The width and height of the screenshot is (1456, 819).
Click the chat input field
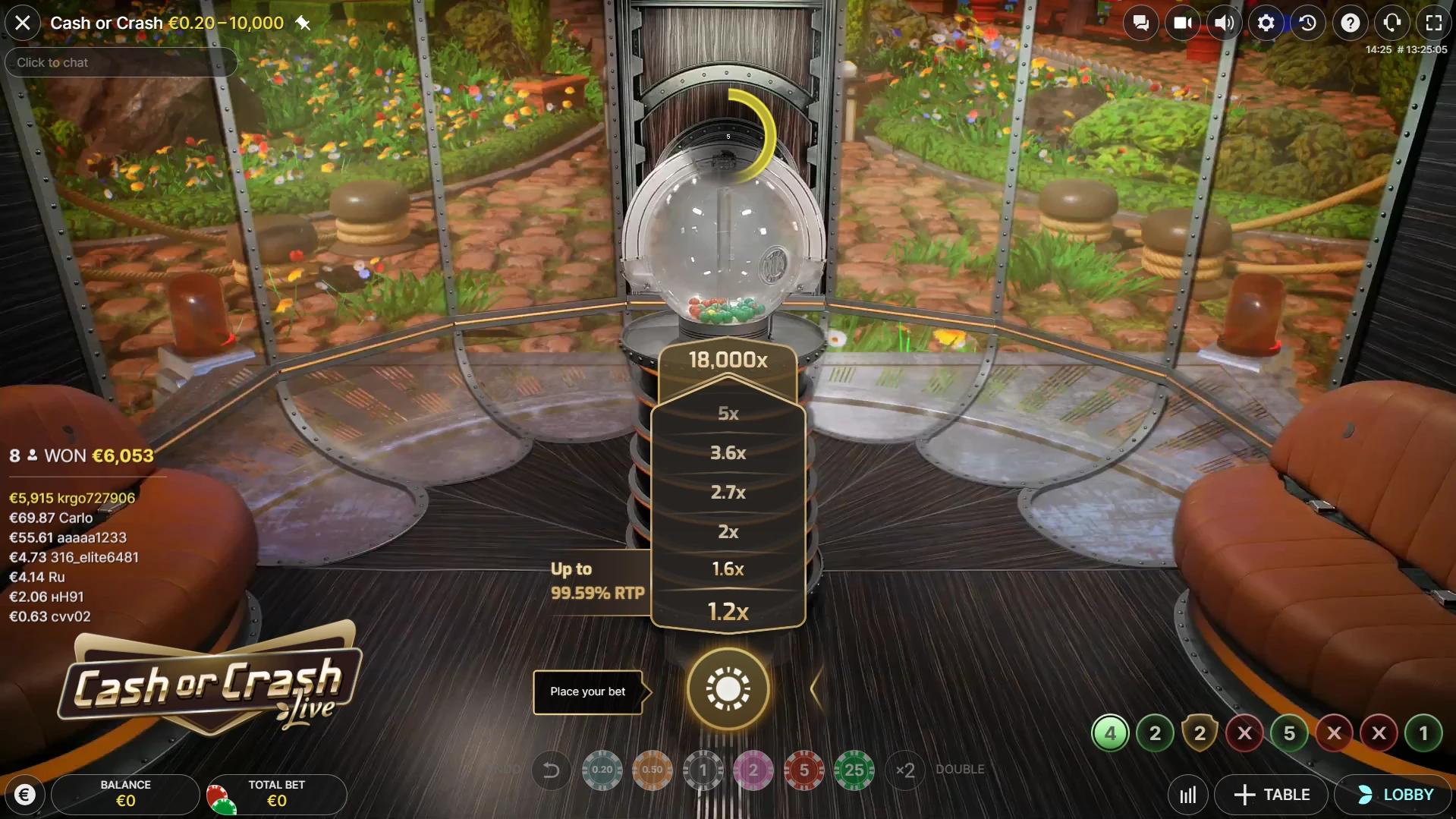(x=121, y=62)
